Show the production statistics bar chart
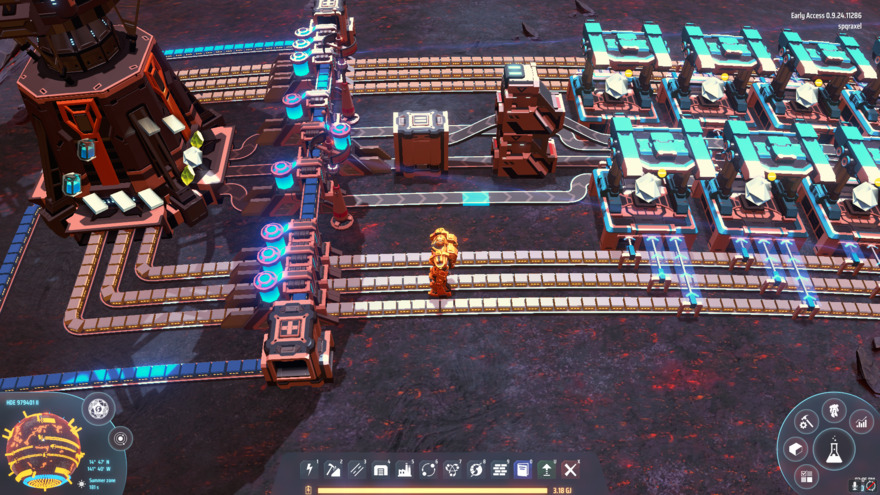This screenshot has height=495, width=880. point(861,422)
